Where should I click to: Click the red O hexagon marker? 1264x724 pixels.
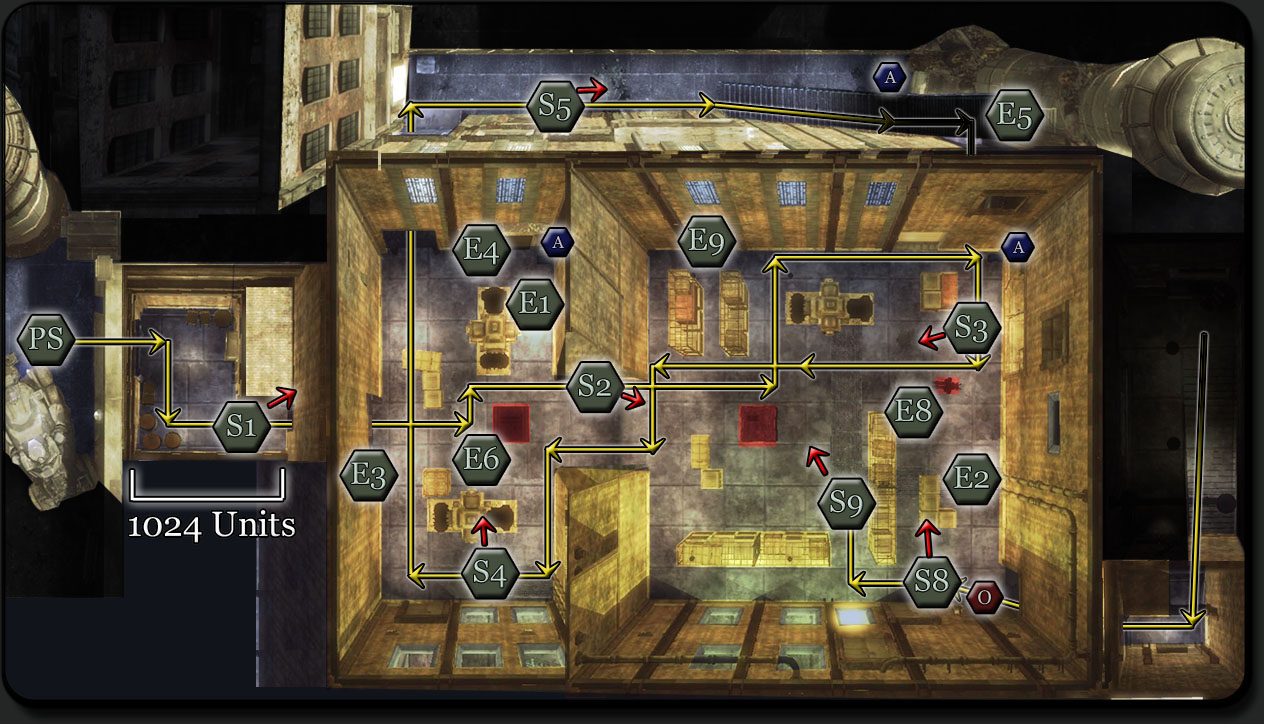984,598
